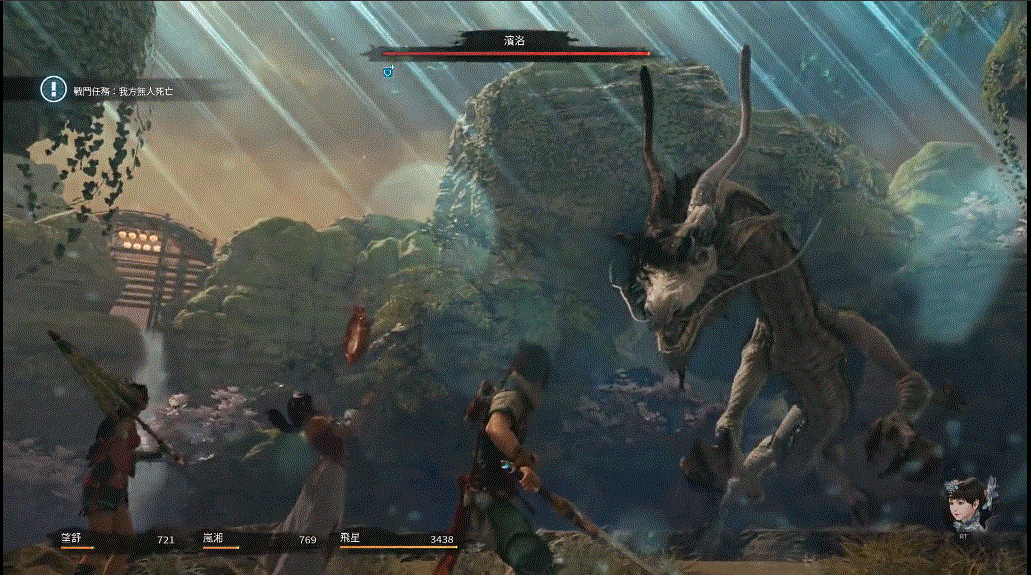1031x575 pixels.
Task: Click the support character portrait
Action: click(x=964, y=505)
